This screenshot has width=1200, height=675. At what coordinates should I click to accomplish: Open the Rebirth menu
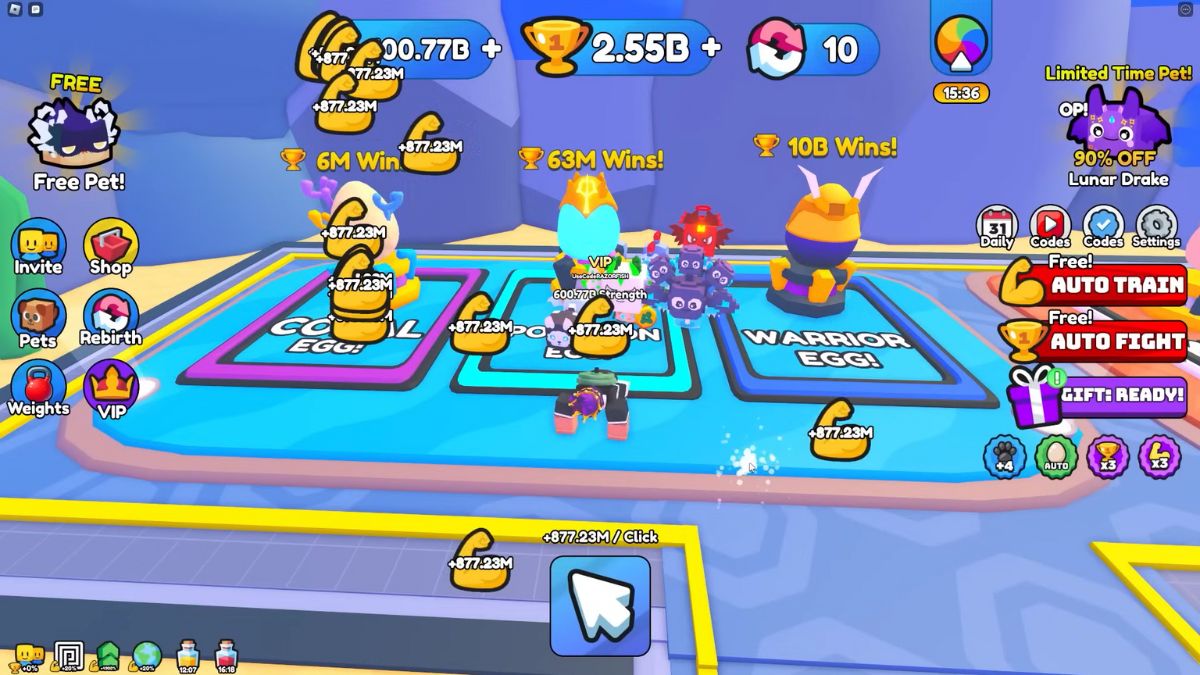coord(110,318)
